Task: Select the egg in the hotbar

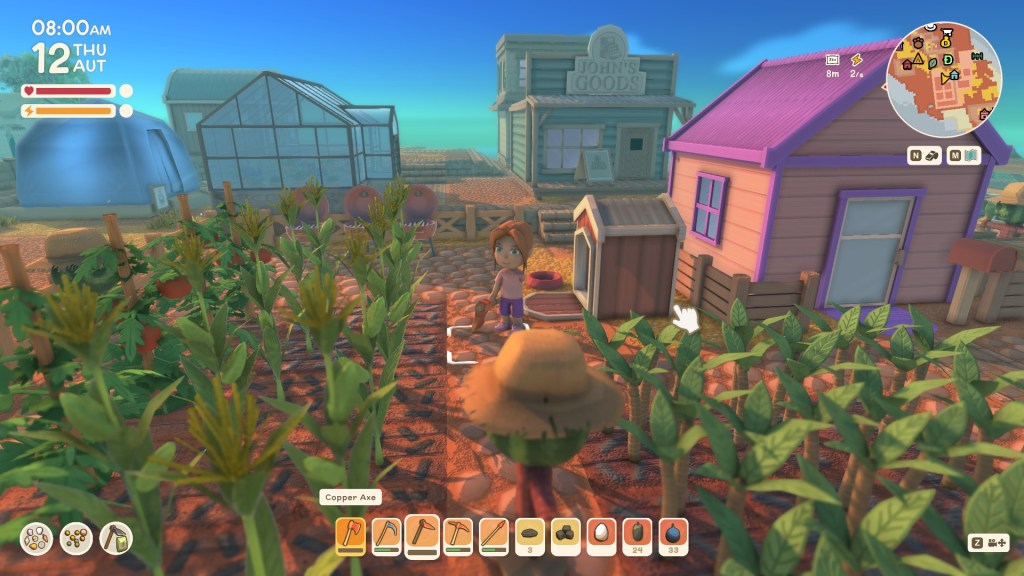Action: pyautogui.click(x=602, y=535)
